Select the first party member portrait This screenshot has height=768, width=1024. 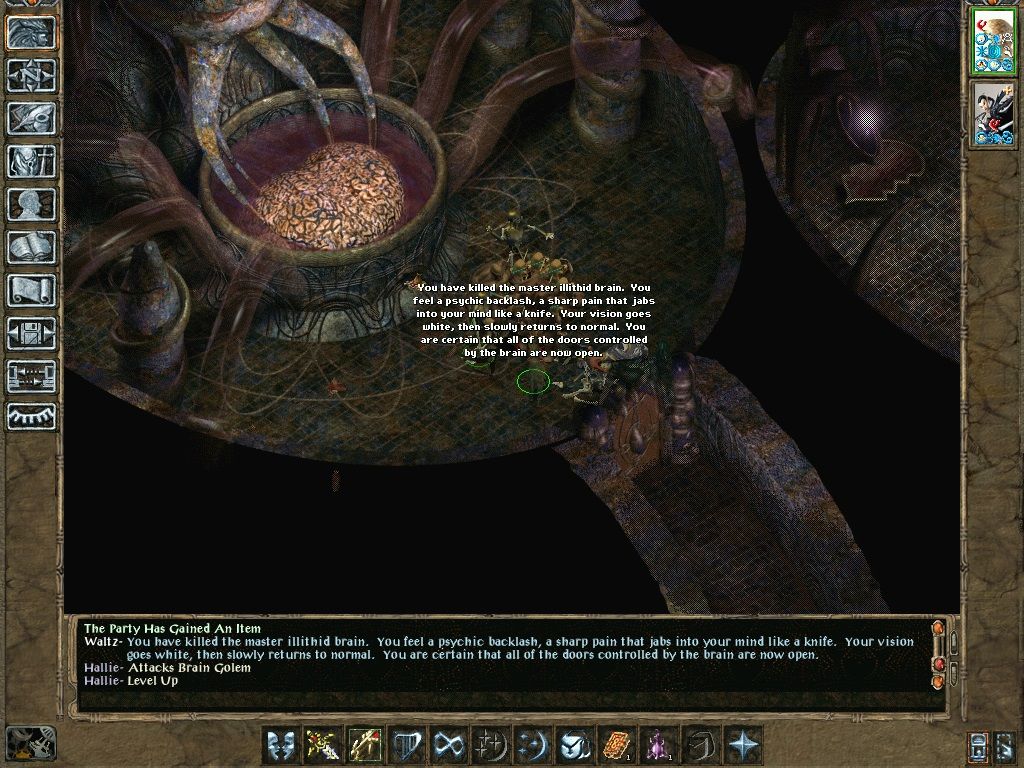coord(993,42)
